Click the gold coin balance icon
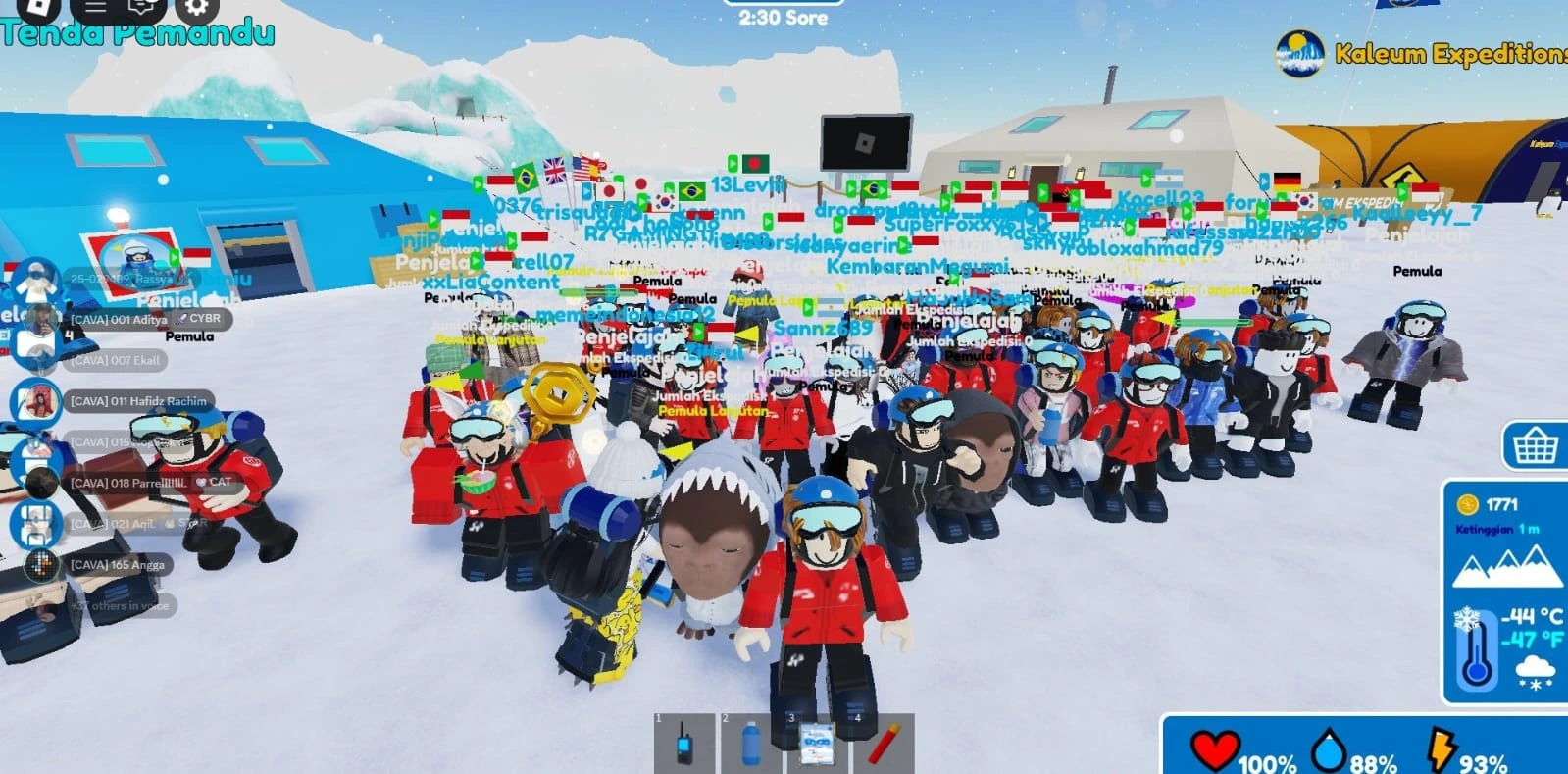This screenshot has width=1568, height=774. pyautogui.click(x=1468, y=506)
